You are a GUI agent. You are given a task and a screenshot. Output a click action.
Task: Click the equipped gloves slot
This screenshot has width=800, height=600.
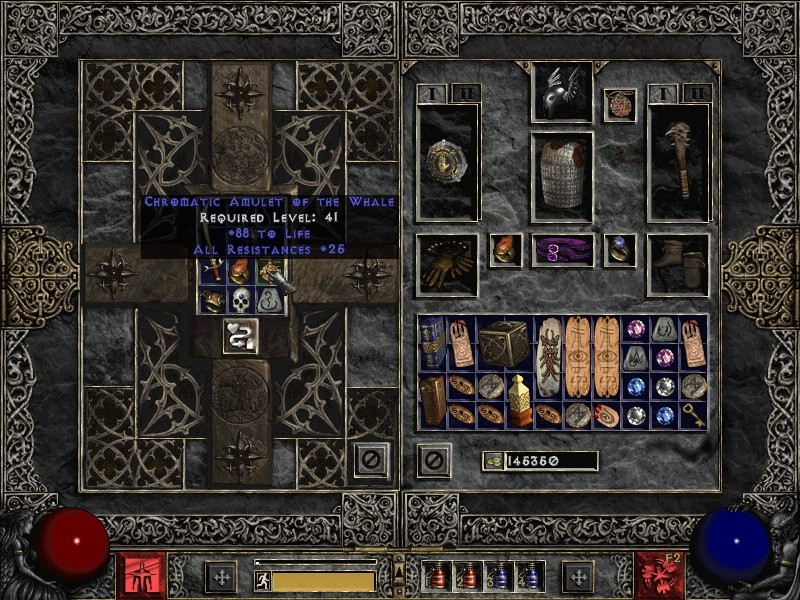446,264
